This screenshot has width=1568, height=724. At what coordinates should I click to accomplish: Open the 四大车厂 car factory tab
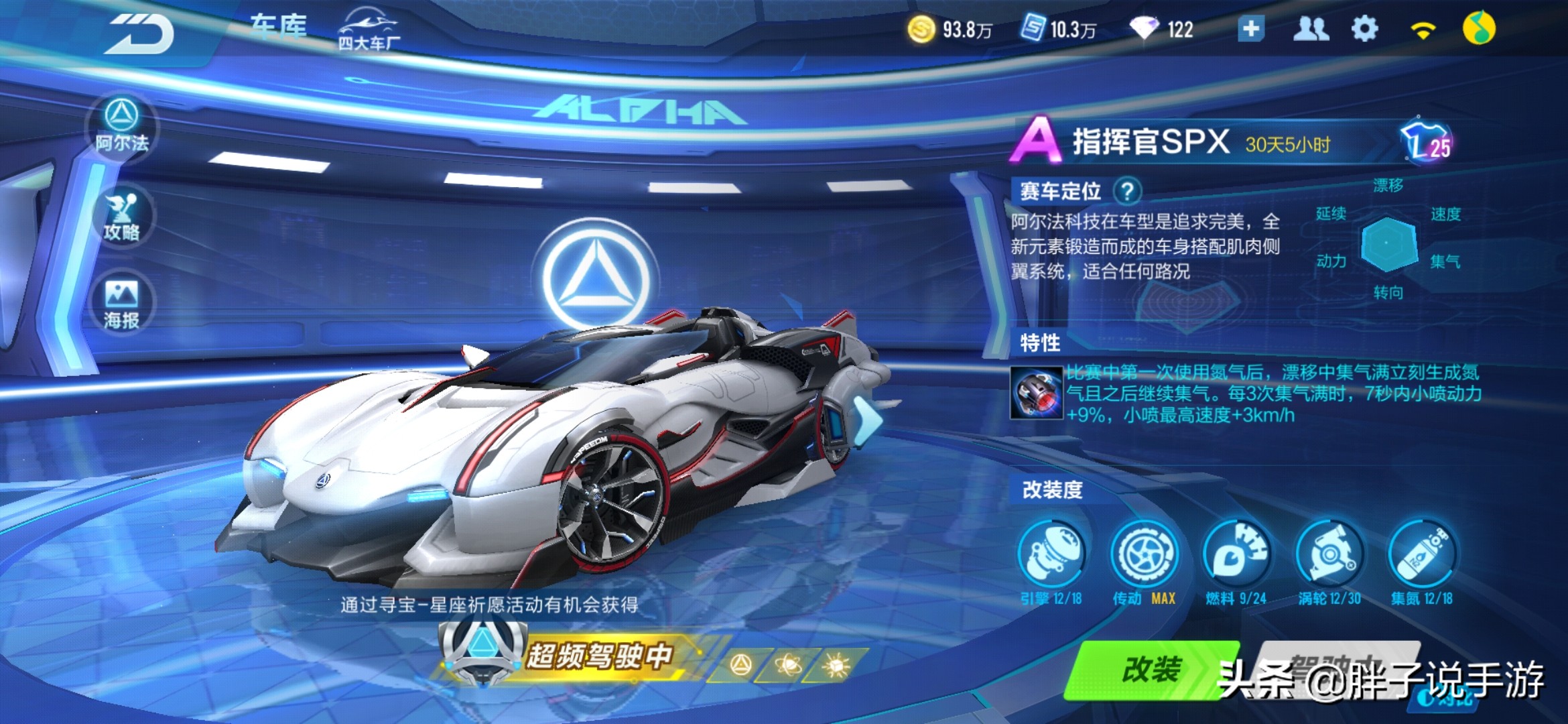[x=369, y=30]
